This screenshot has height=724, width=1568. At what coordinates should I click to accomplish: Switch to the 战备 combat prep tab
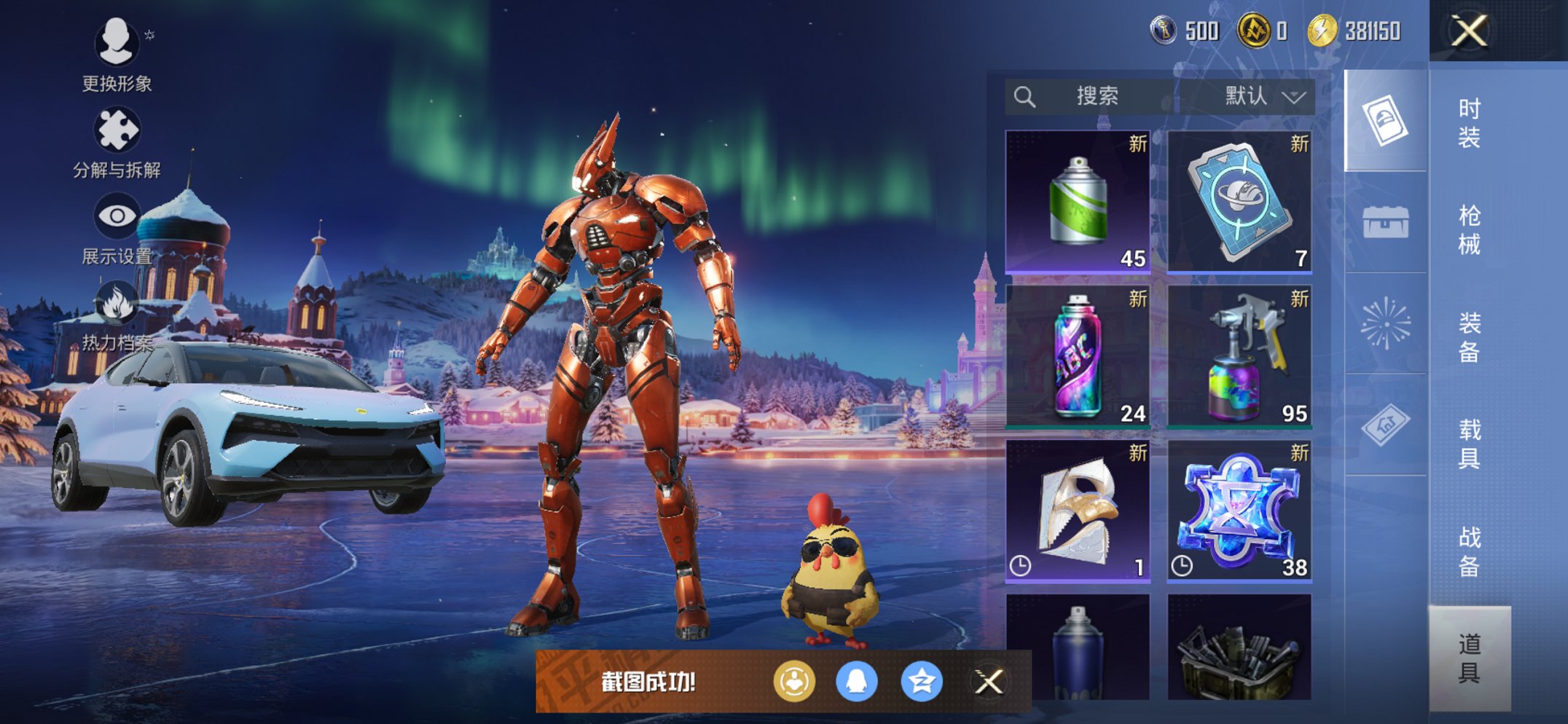pyautogui.click(x=1469, y=551)
